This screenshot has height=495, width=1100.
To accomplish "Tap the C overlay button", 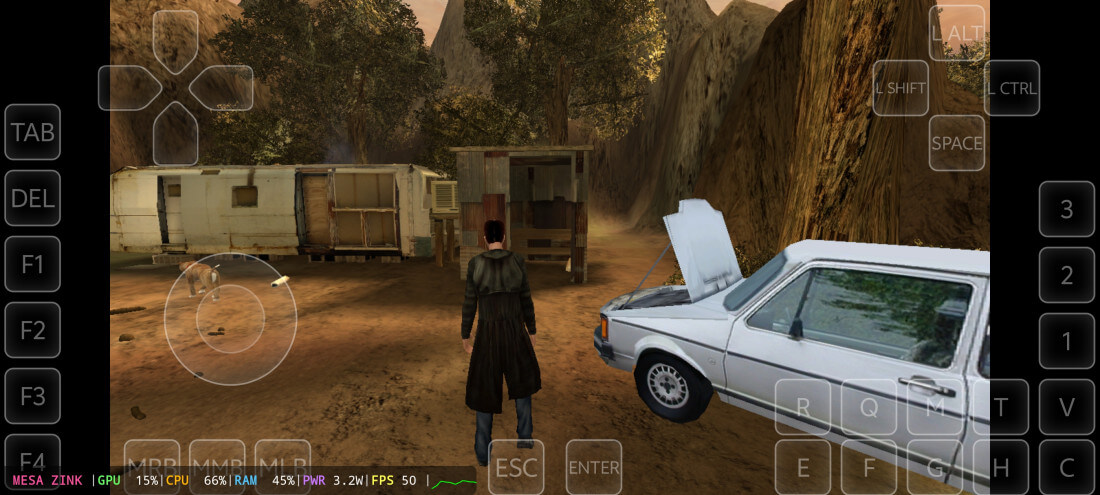I will [x=1067, y=467].
